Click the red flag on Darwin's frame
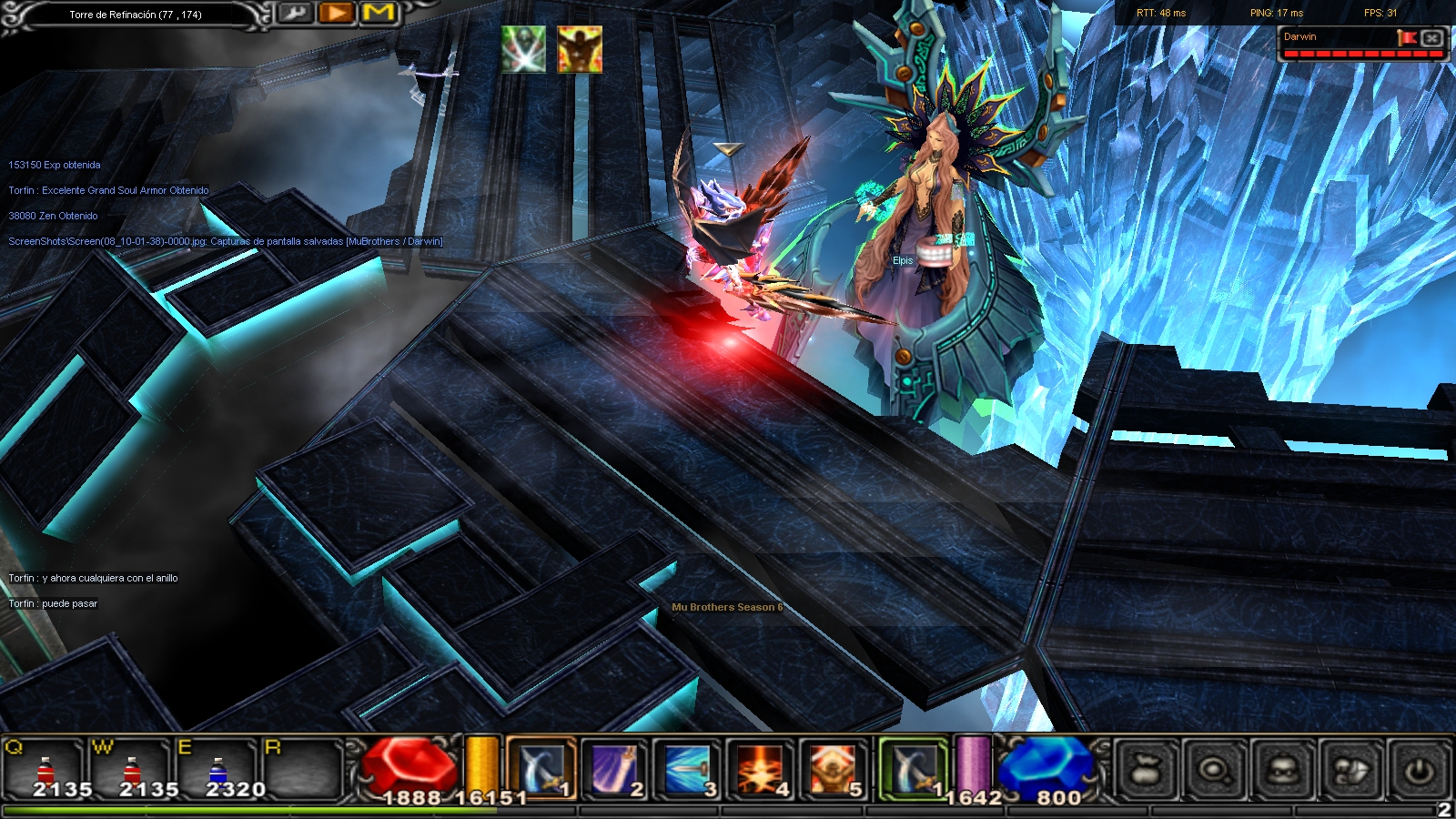Screen dimensions: 1456x819 [x=1407, y=37]
